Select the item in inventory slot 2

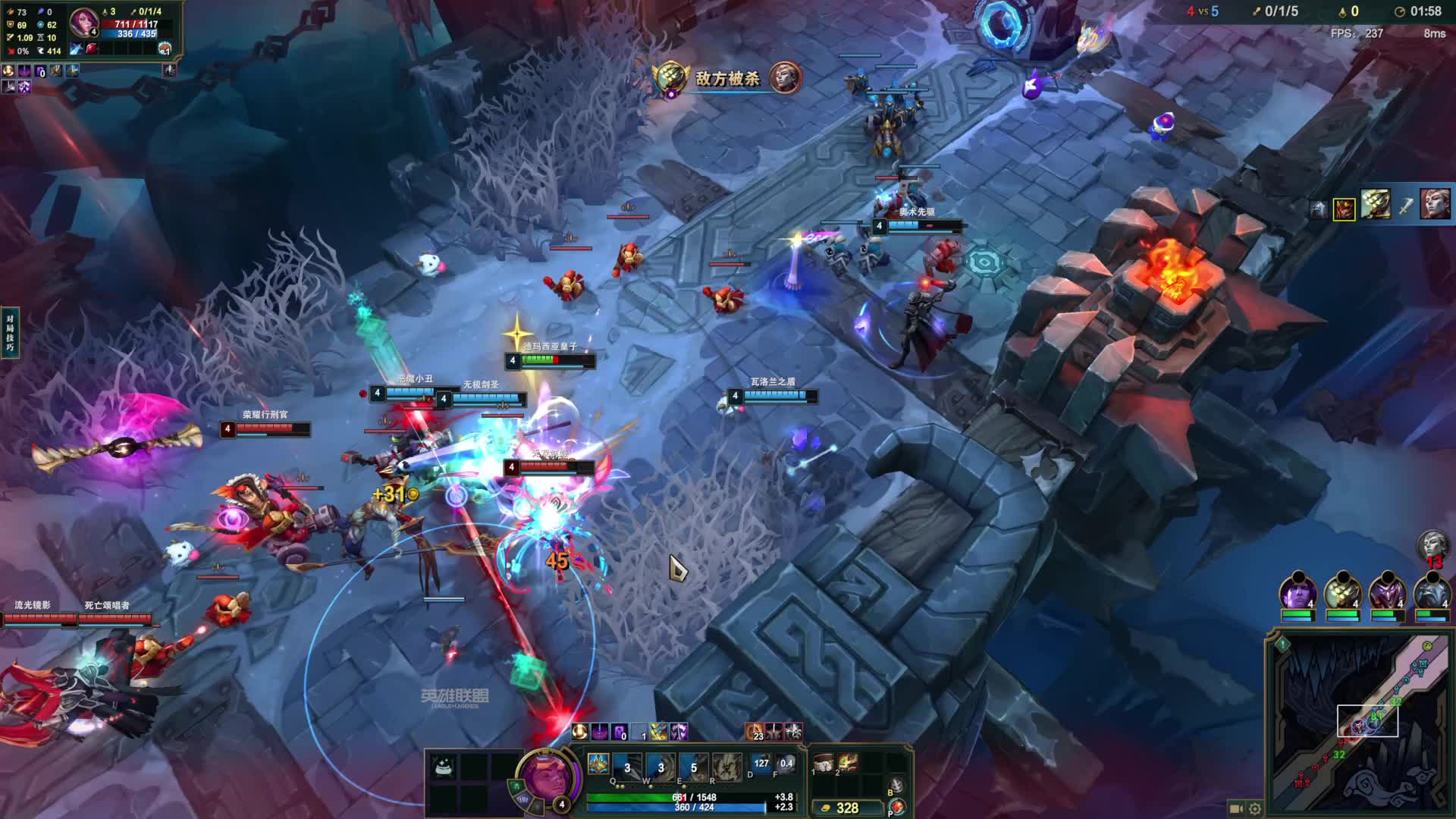(x=848, y=763)
